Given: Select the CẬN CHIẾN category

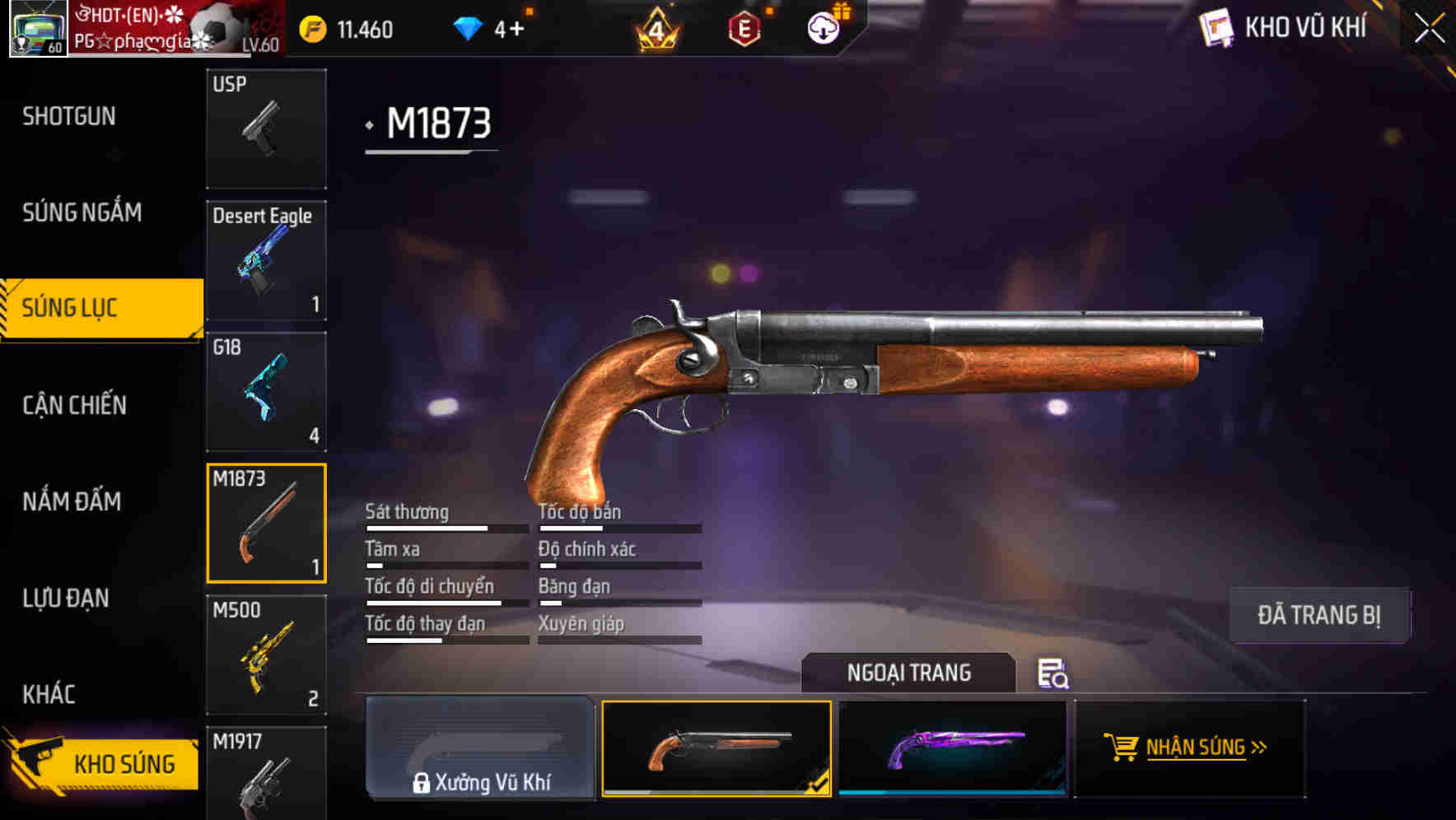Looking at the screenshot, I should click(72, 405).
